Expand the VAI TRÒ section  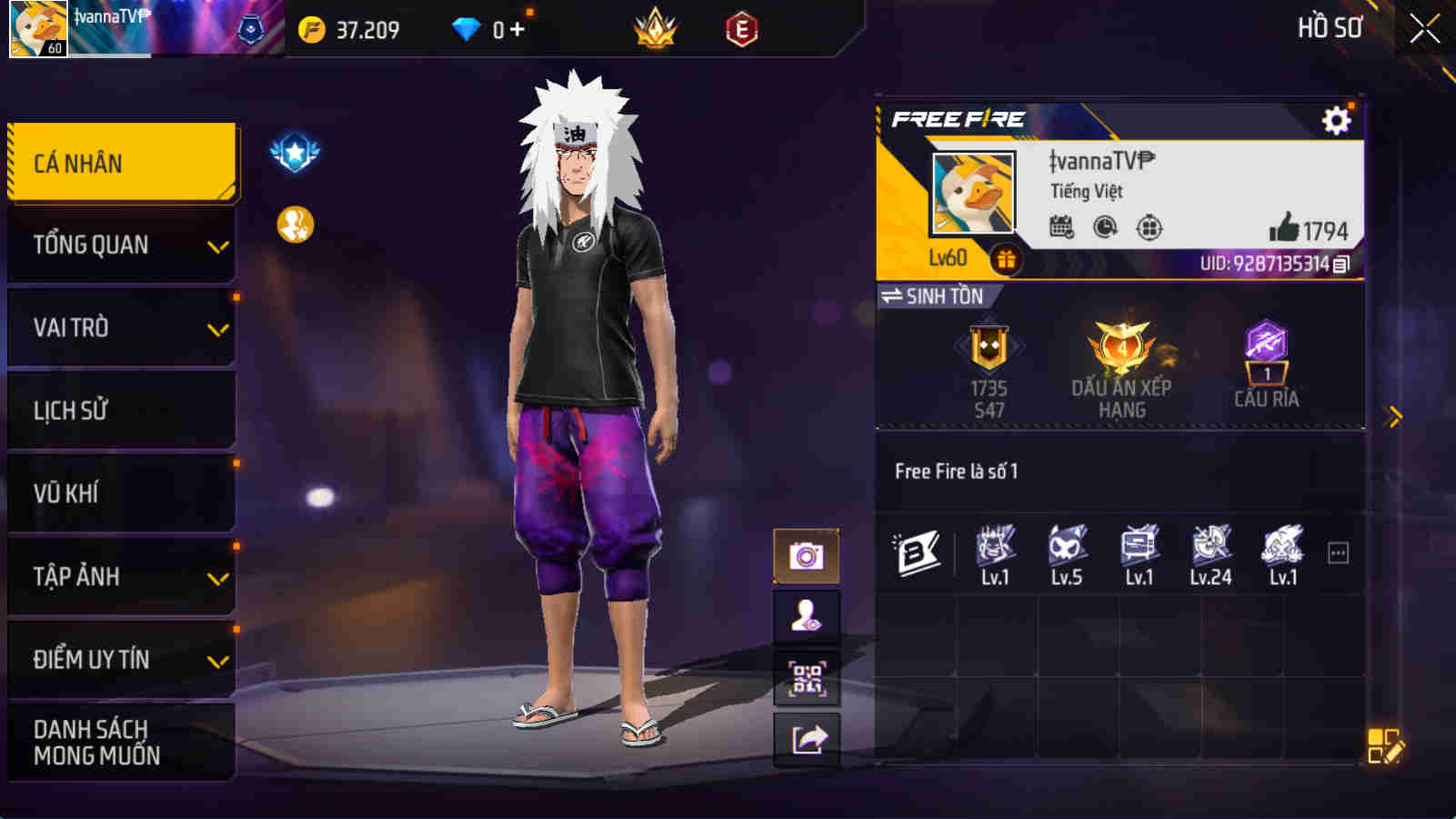(121, 327)
